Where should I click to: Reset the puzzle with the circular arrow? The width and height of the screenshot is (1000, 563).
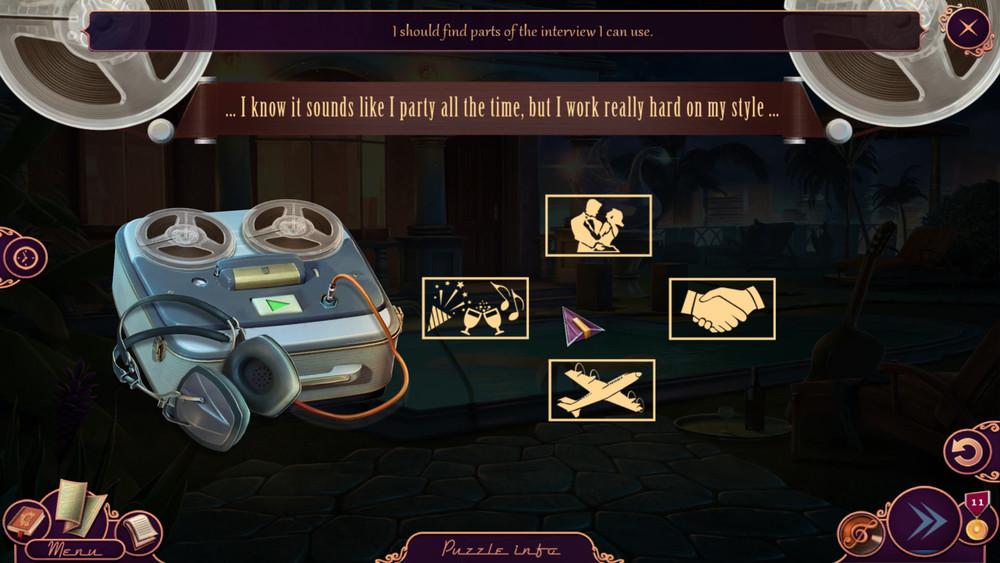pyautogui.click(x=967, y=454)
